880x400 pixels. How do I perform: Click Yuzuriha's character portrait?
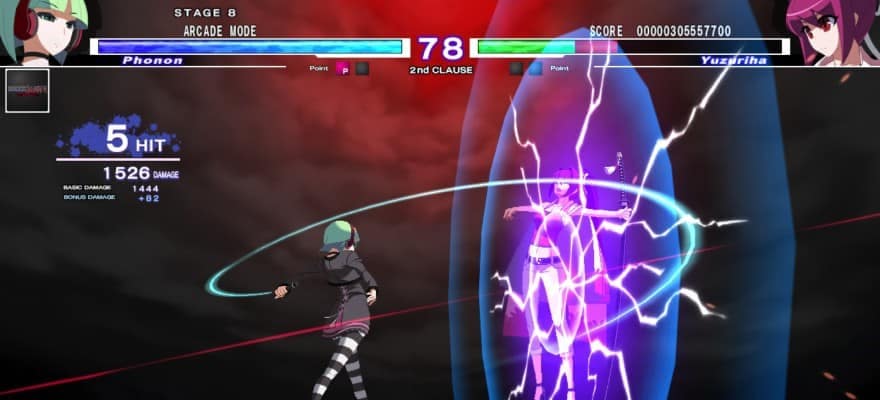pos(834,30)
